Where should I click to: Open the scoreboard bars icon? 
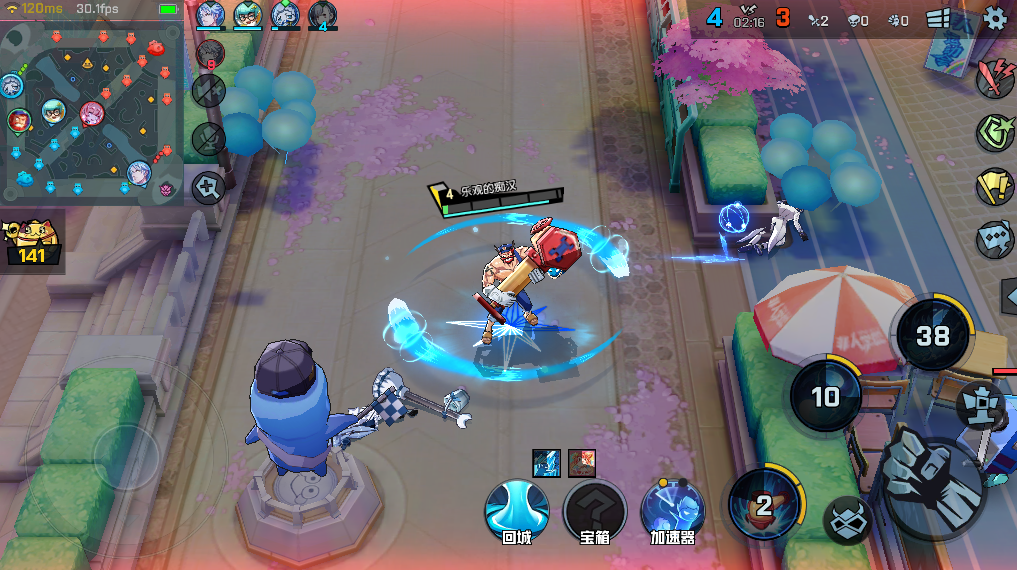point(938,18)
